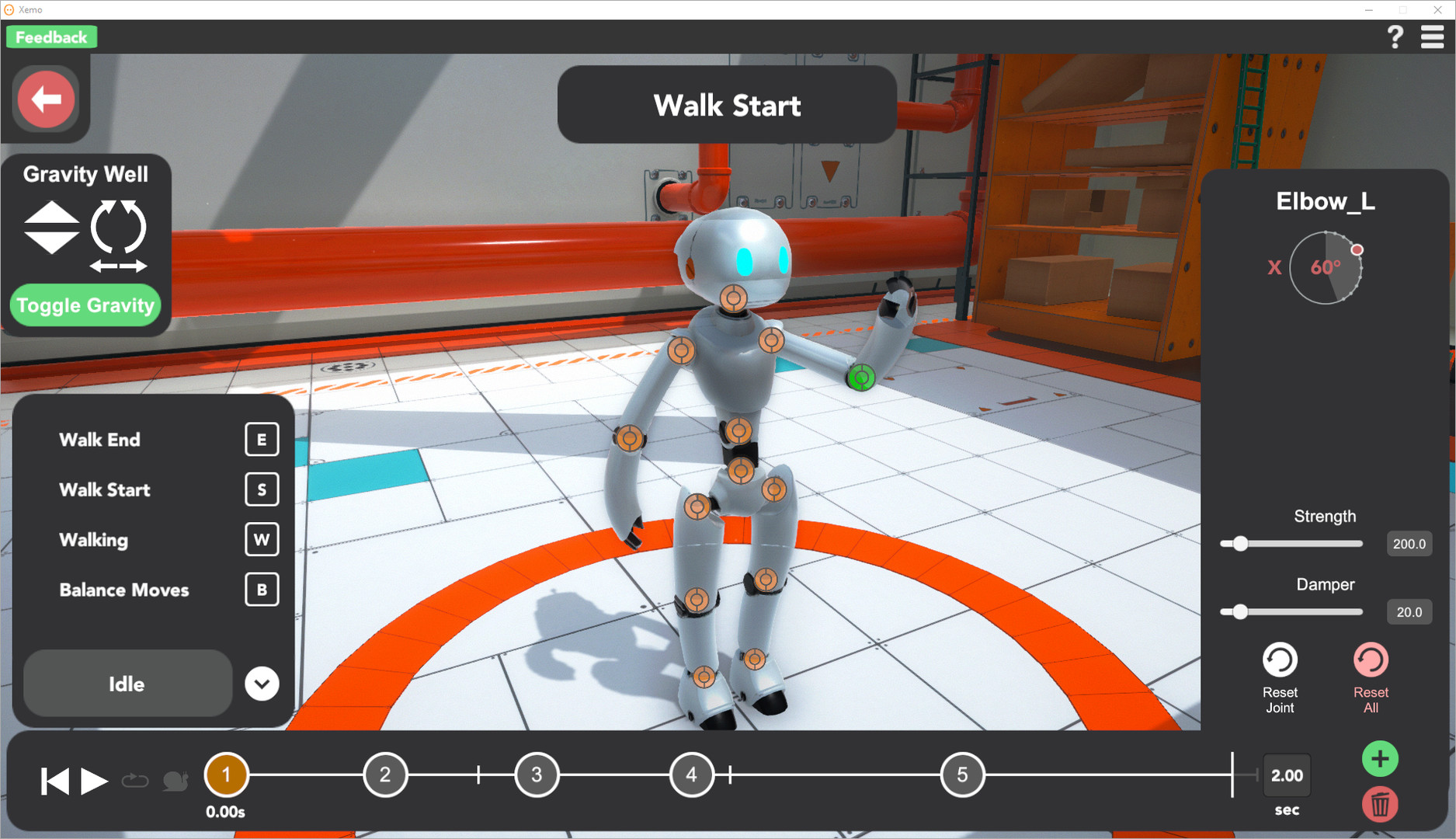The height and width of the screenshot is (839, 1456).
Task: Open the animation selector showing Idle
Action: [x=127, y=684]
